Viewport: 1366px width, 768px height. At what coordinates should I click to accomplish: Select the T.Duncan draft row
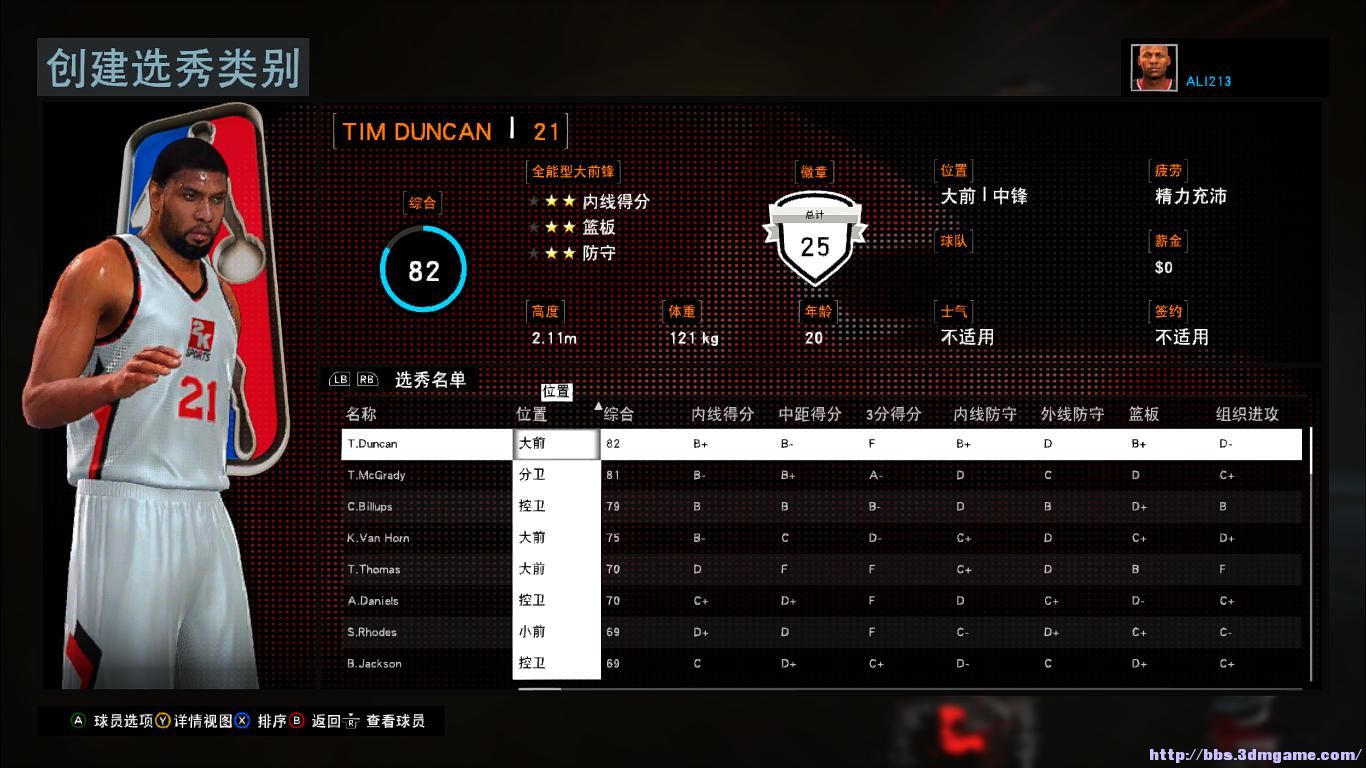point(372,444)
